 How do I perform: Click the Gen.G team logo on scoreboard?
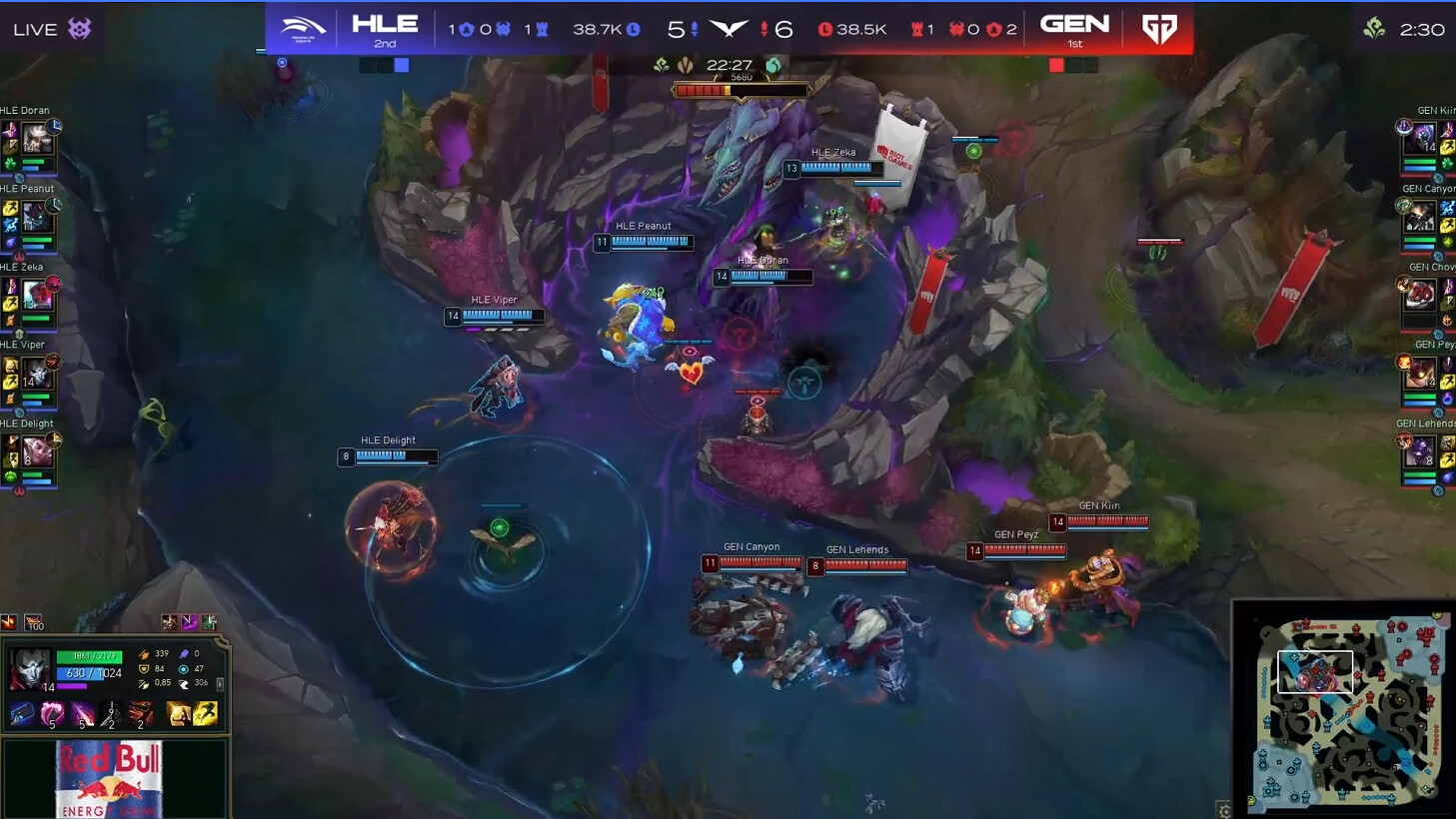click(x=1159, y=29)
